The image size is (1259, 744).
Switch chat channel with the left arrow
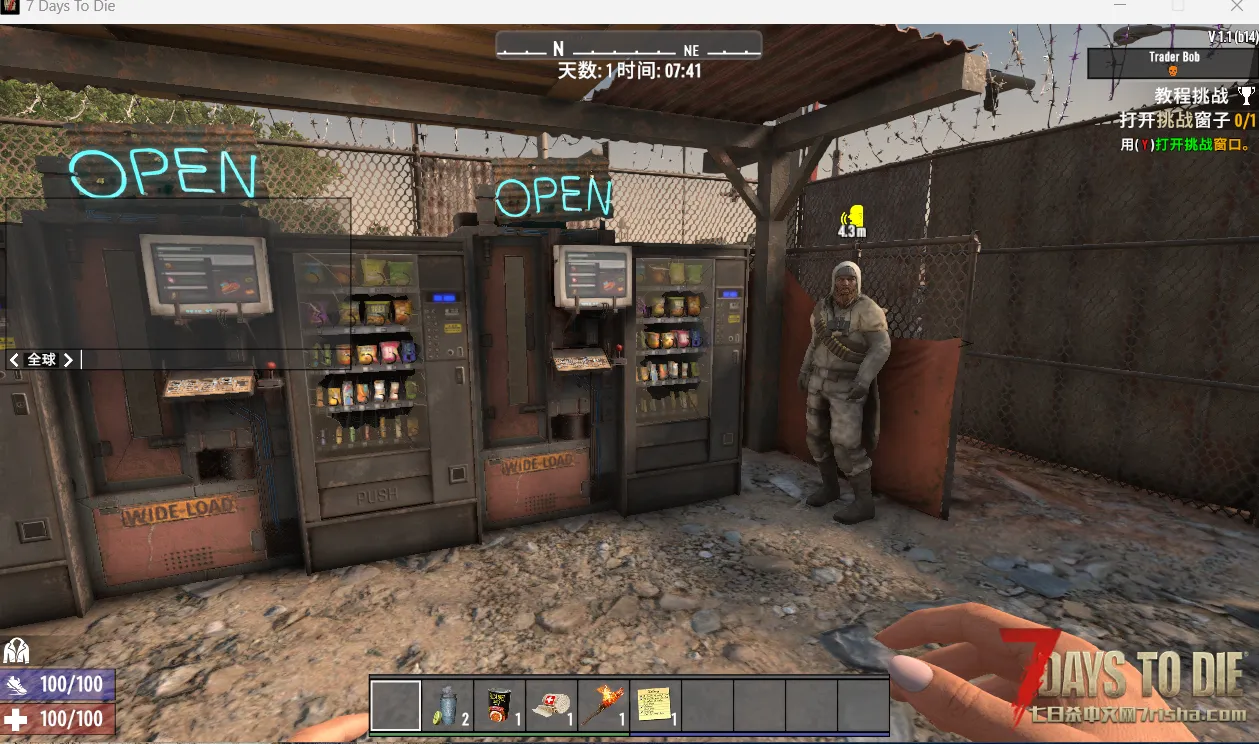(x=14, y=359)
